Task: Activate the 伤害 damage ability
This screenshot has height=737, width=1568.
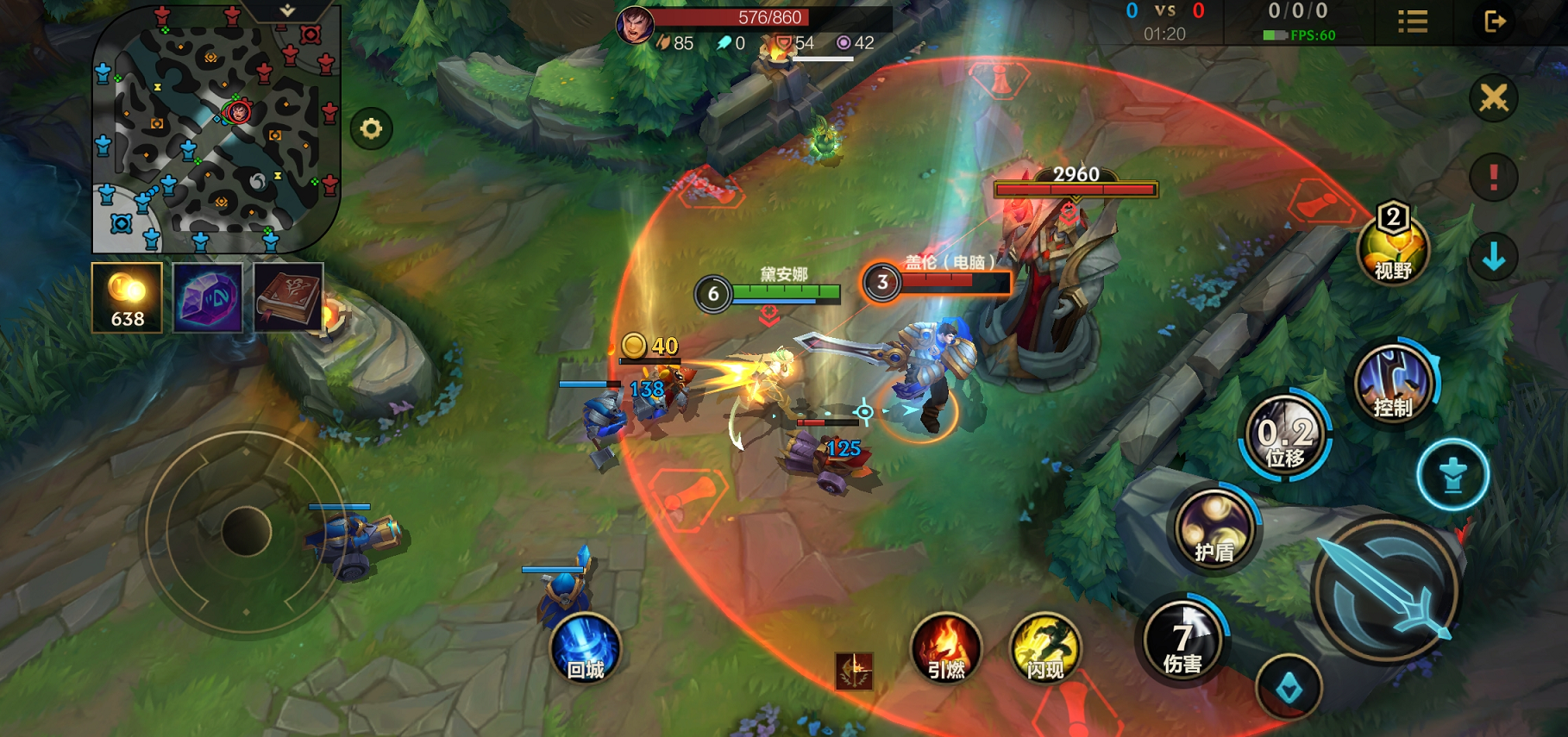Action: pyautogui.click(x=1183, y=640)
